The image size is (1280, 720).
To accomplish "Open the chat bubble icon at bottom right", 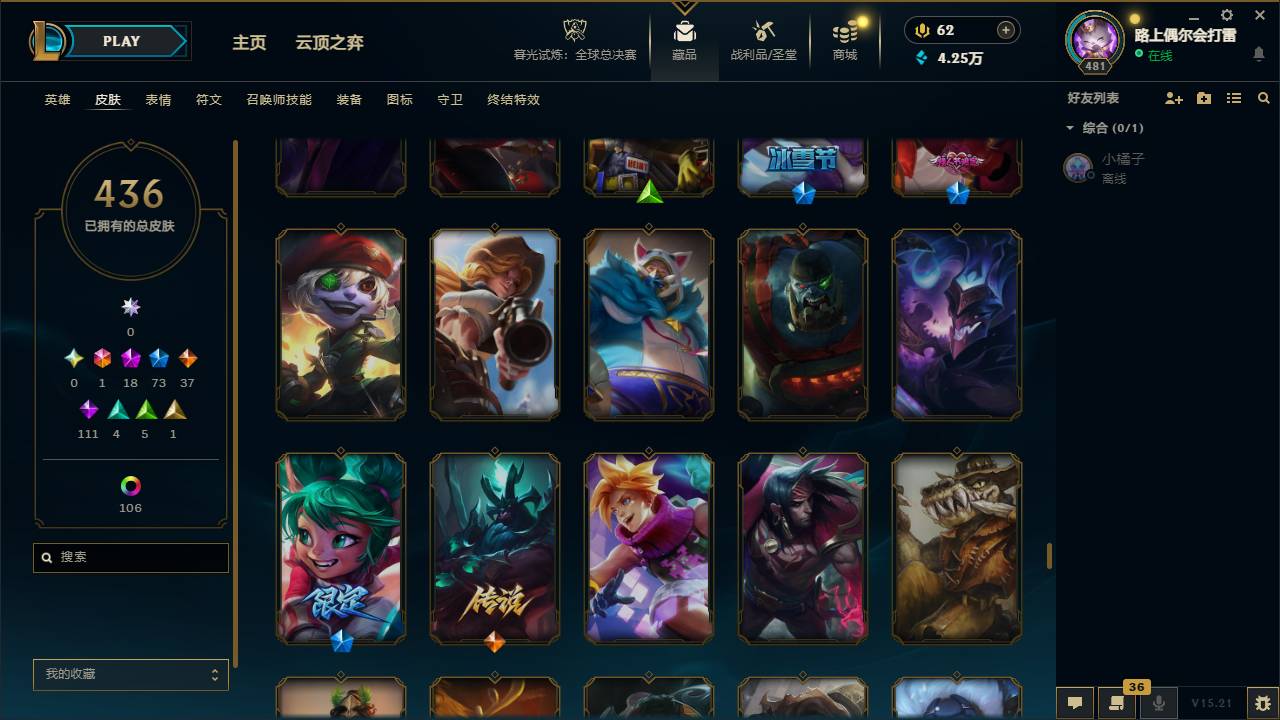I will [x=1075, y=703].
